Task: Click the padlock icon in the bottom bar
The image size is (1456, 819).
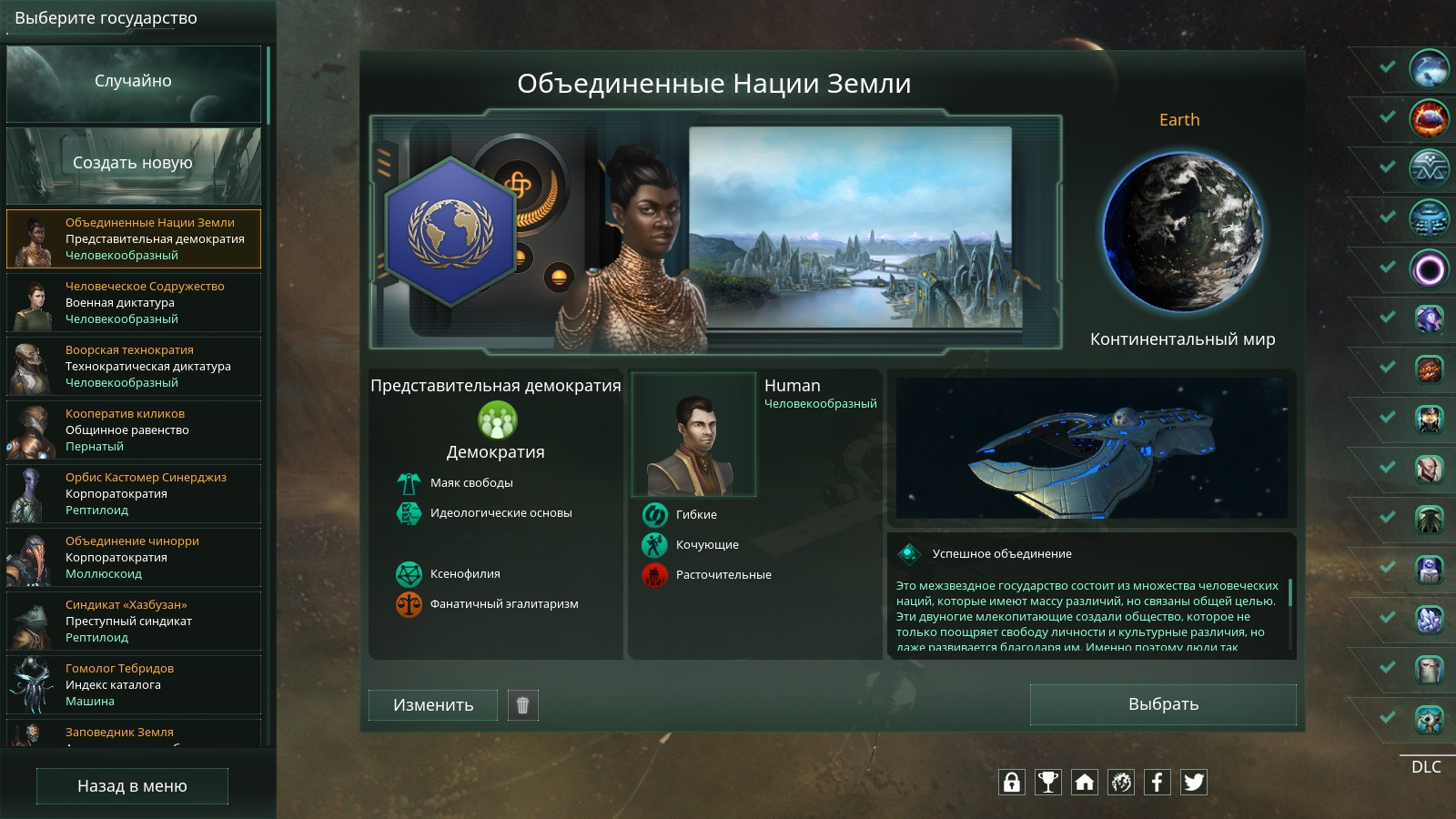Action: tap(1012, 782)
